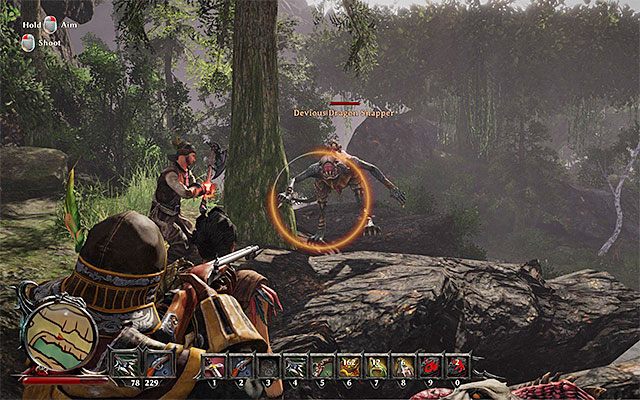
Task: Use the yellow item in hotbar slot 6
Action: (348, 365)
